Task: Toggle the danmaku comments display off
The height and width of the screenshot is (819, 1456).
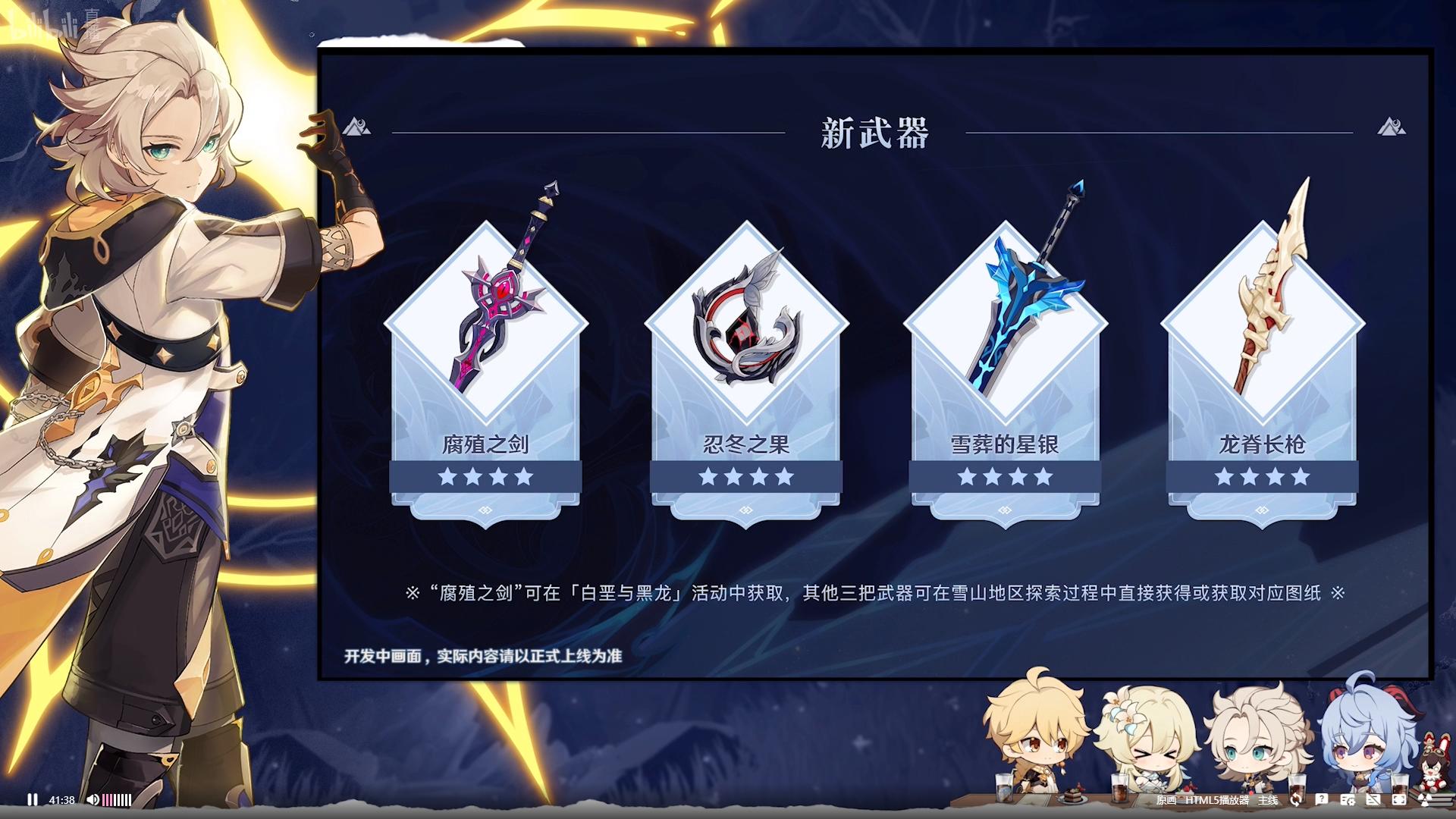Action: pos(1373,799)
